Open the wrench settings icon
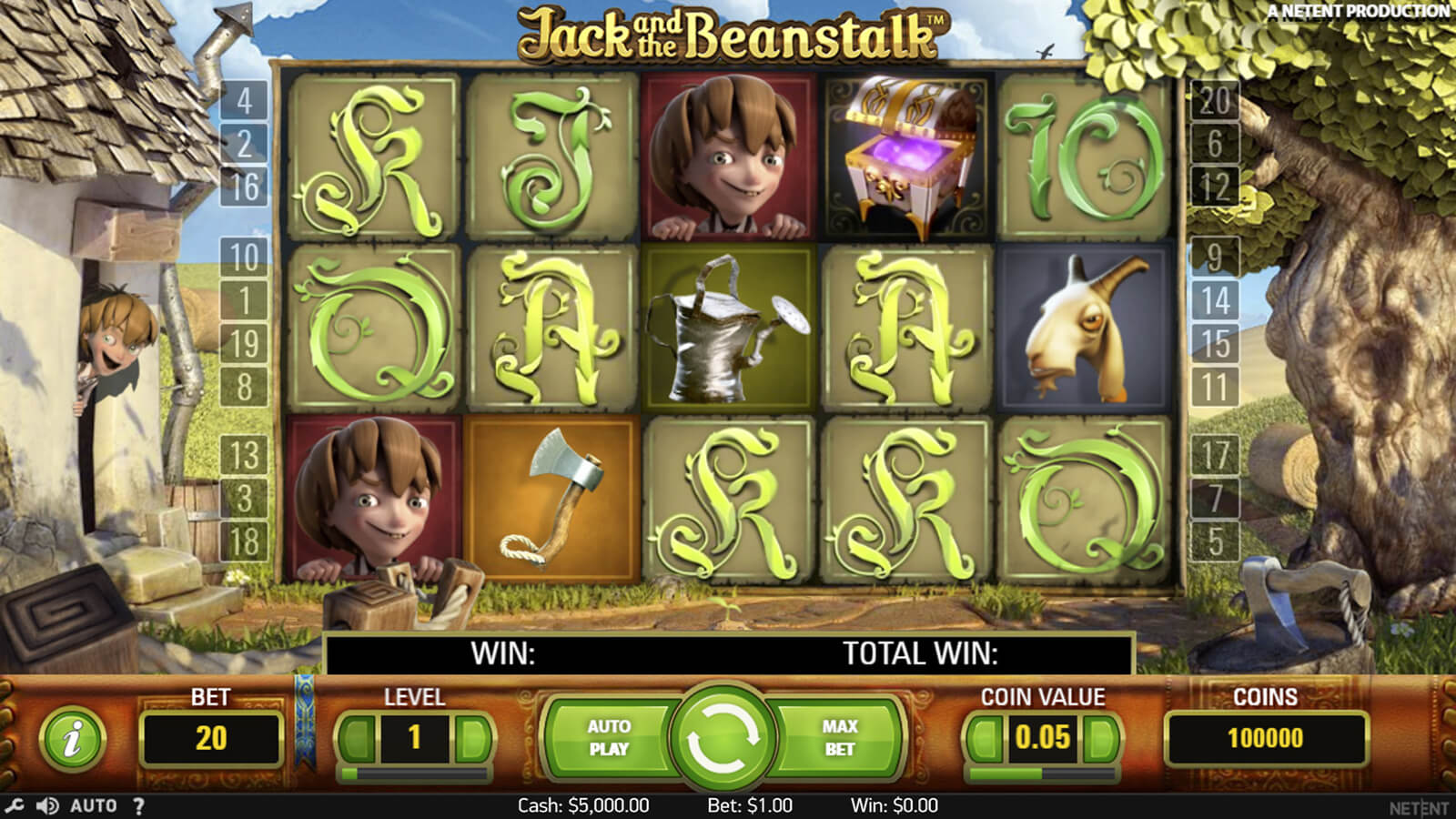This screenshot has width=1456, height=819. pos(15,805)
